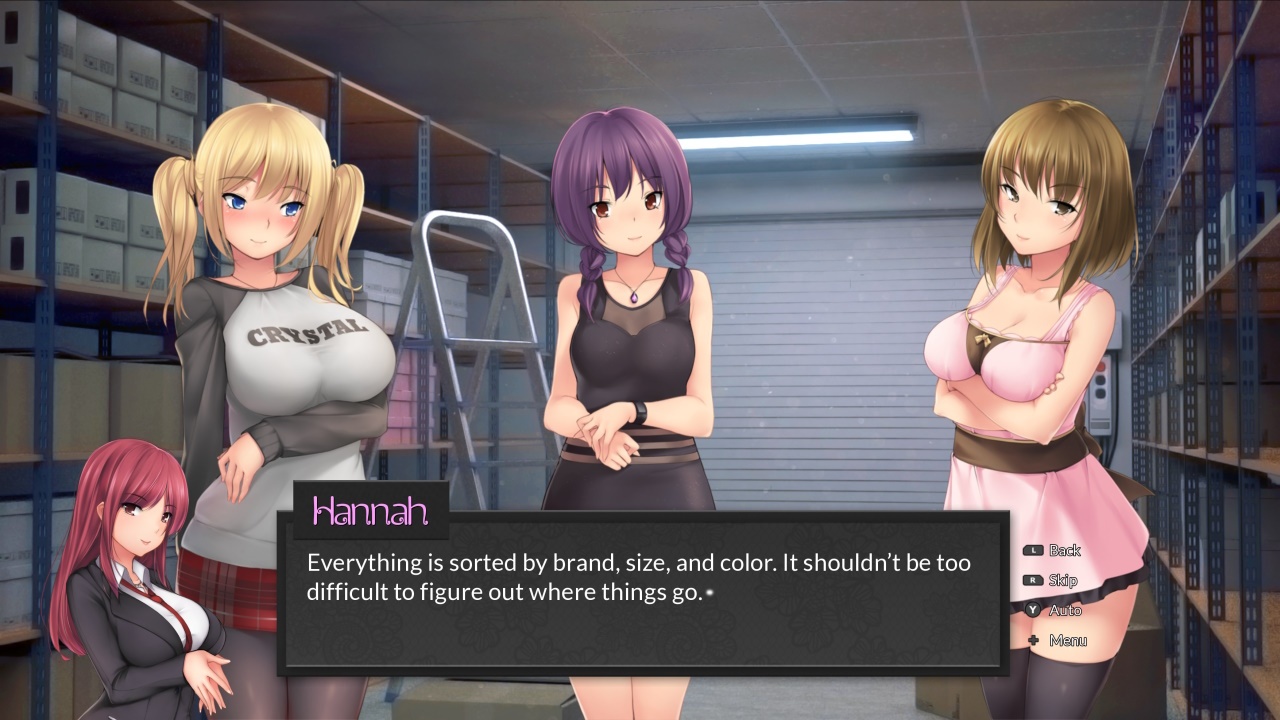Click the Y button icon beside Auto
This screenshot has height=720, width=1280.
coord(1033,610)
